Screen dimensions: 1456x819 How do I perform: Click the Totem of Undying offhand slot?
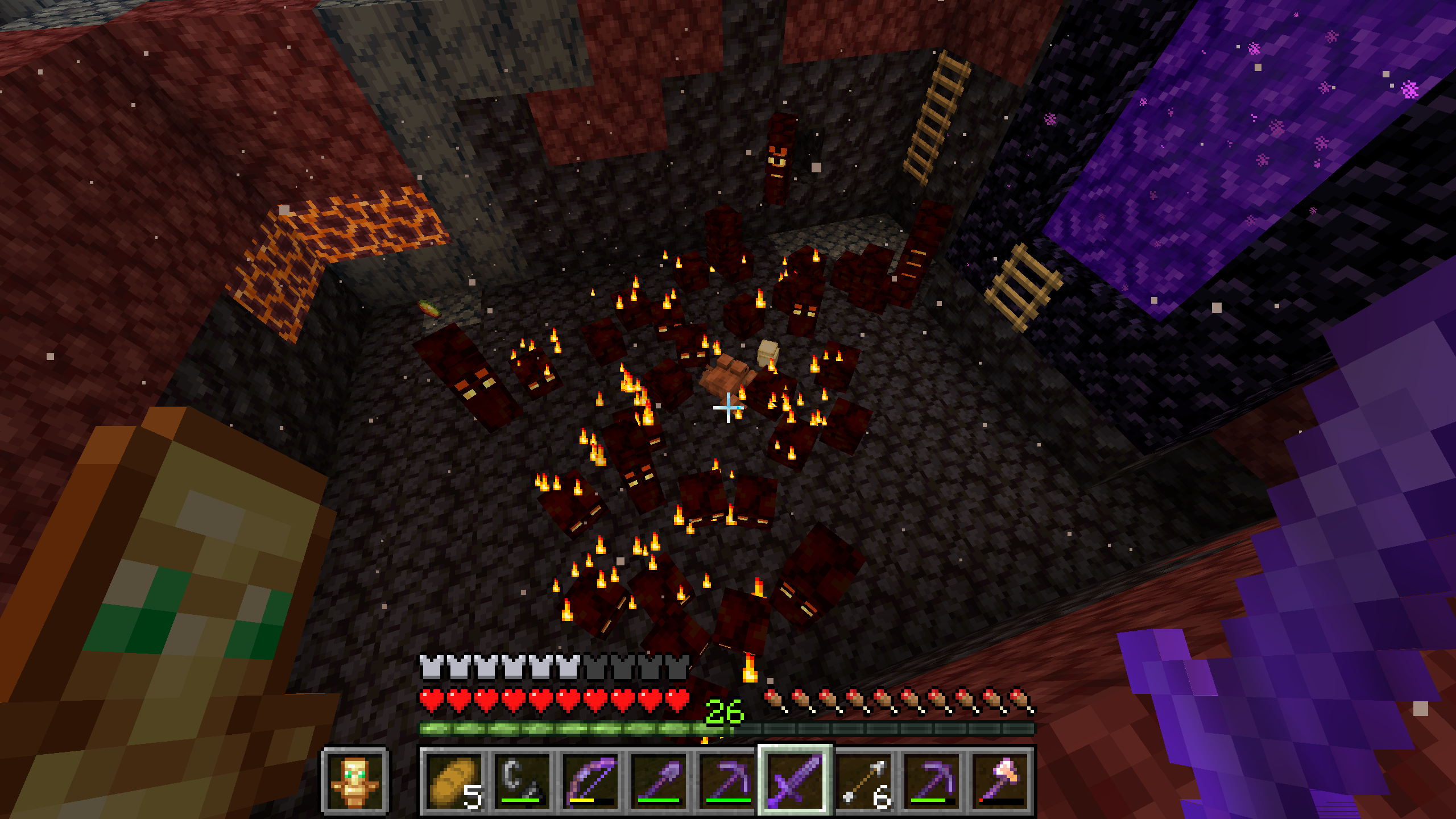[x=355, y=781]
